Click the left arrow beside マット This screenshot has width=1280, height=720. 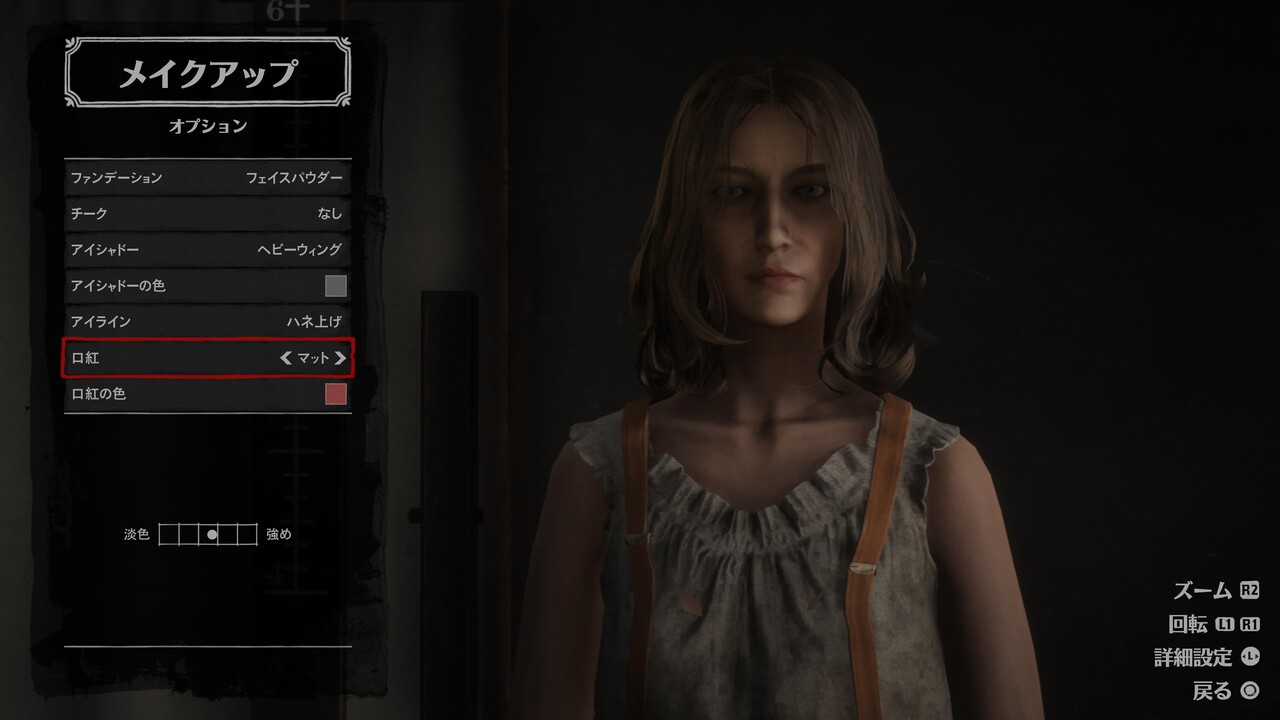click(286, 358)
